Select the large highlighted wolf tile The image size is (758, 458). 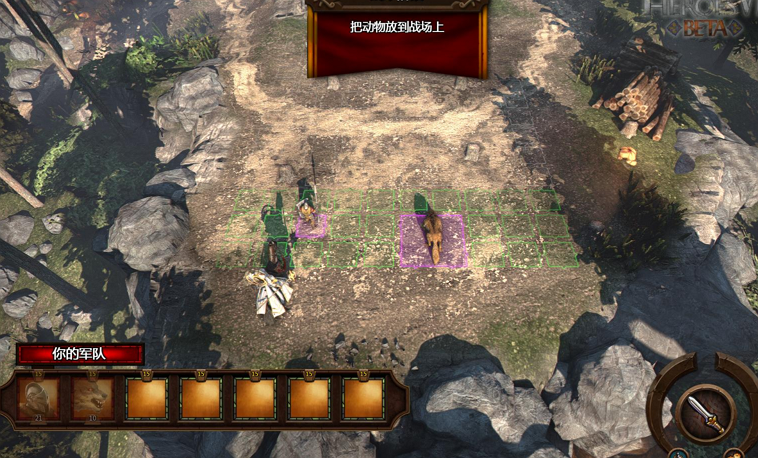coord(433,240)
